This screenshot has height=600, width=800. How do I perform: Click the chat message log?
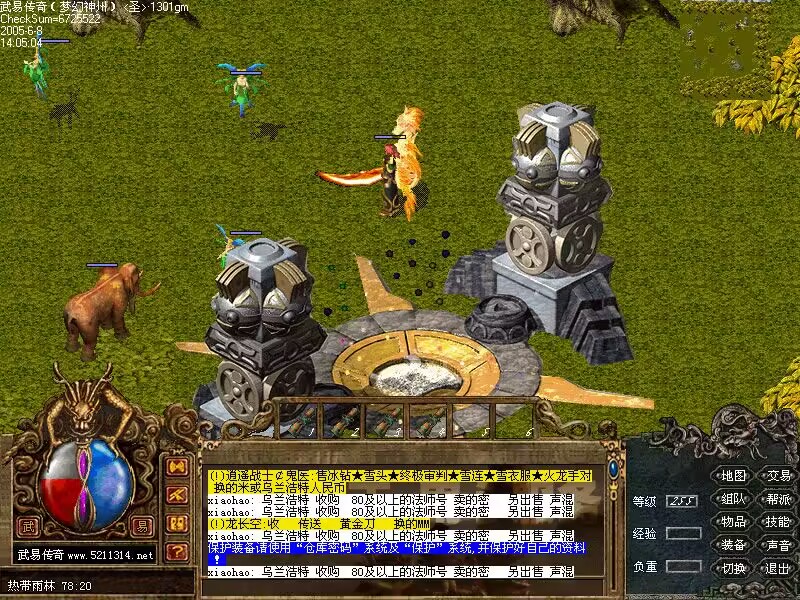tap(400, 522)
